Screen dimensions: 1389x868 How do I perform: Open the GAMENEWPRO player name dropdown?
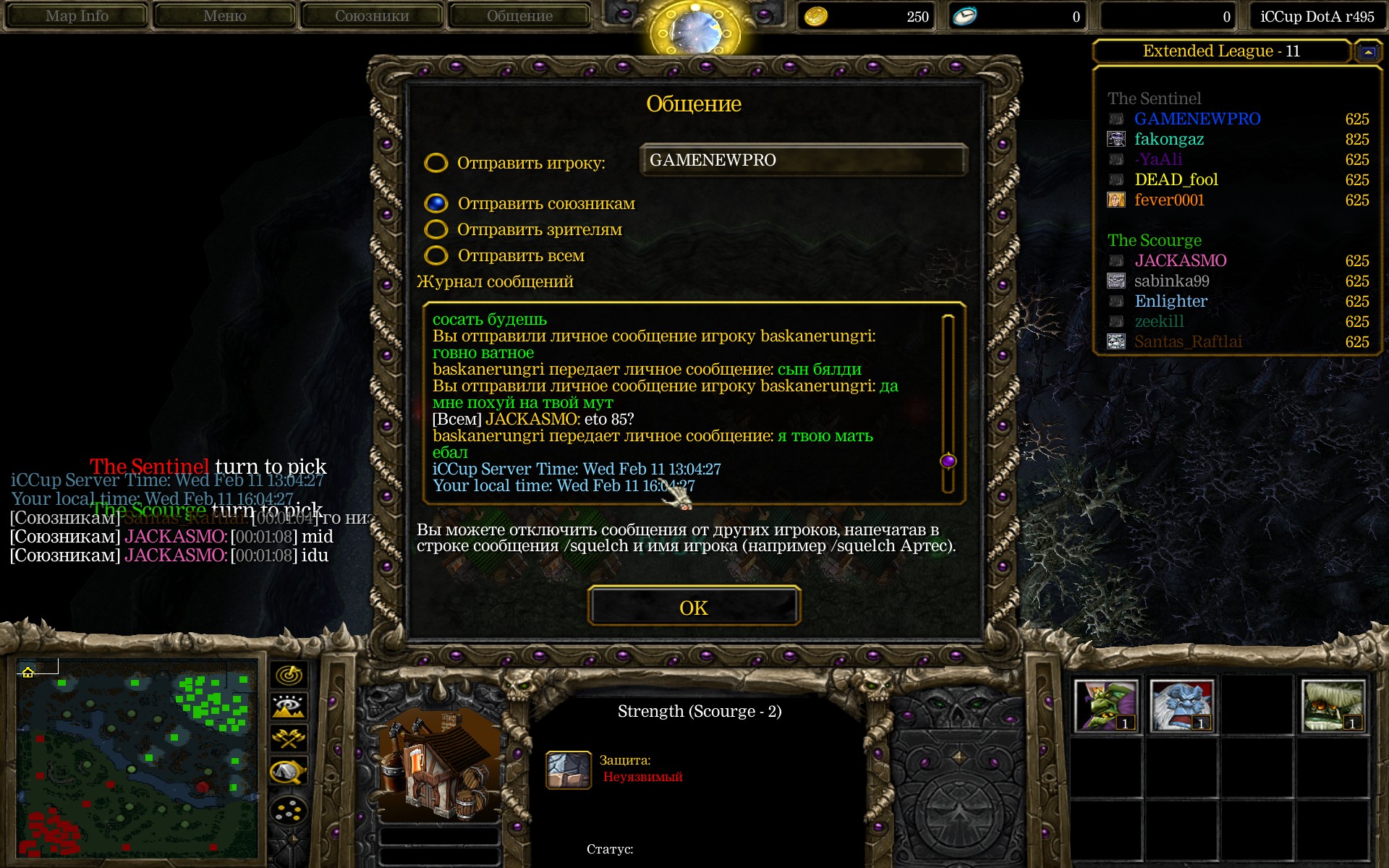coord(803,160)
